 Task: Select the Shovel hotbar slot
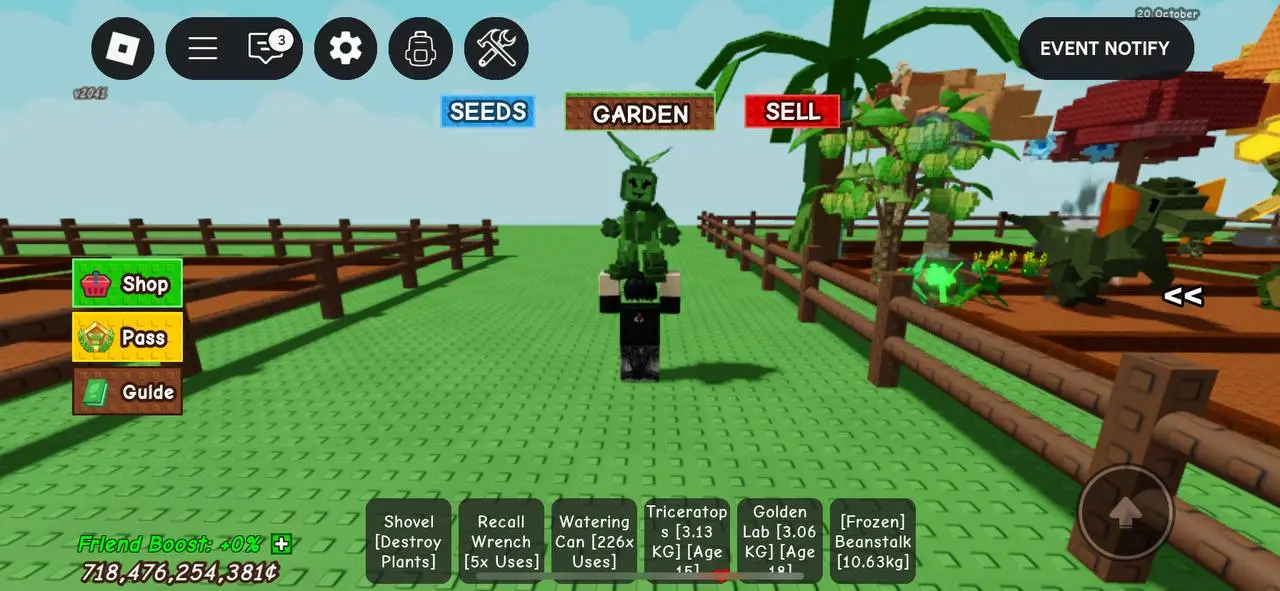[x=408, y=541]
